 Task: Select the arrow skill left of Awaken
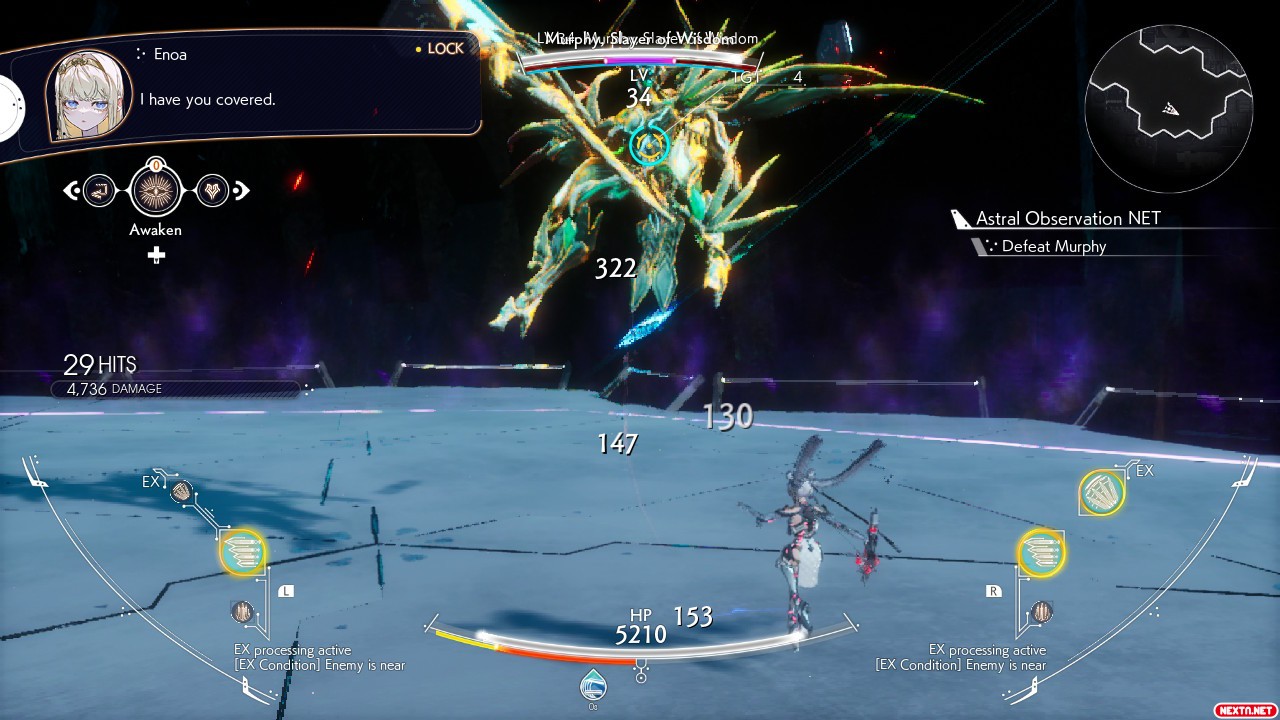100,189
